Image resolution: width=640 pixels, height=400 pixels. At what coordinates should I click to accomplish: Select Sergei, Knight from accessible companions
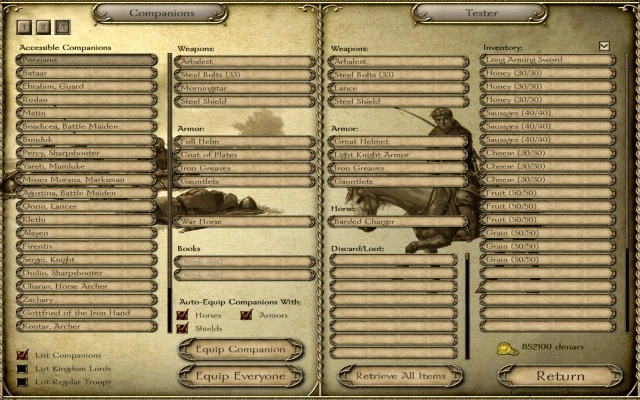[86, 259]
